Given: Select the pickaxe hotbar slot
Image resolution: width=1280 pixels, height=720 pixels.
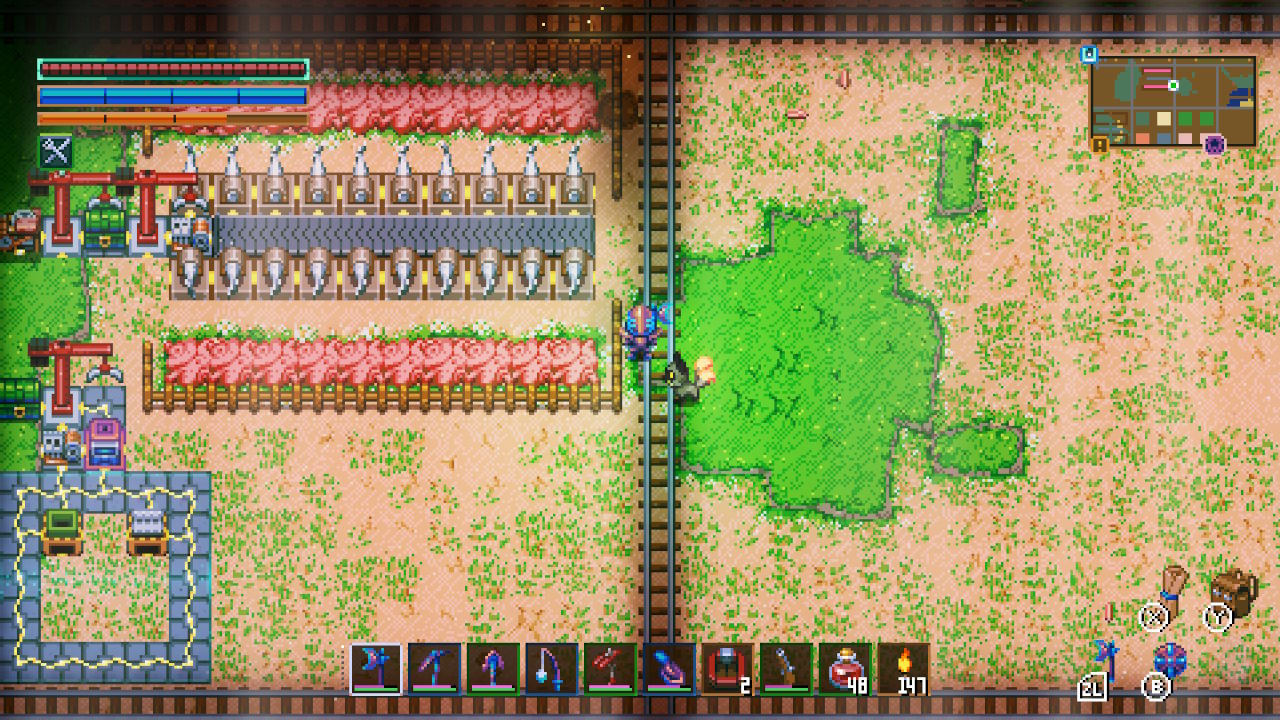Looking at the screenshot, I should click(435, 669).
